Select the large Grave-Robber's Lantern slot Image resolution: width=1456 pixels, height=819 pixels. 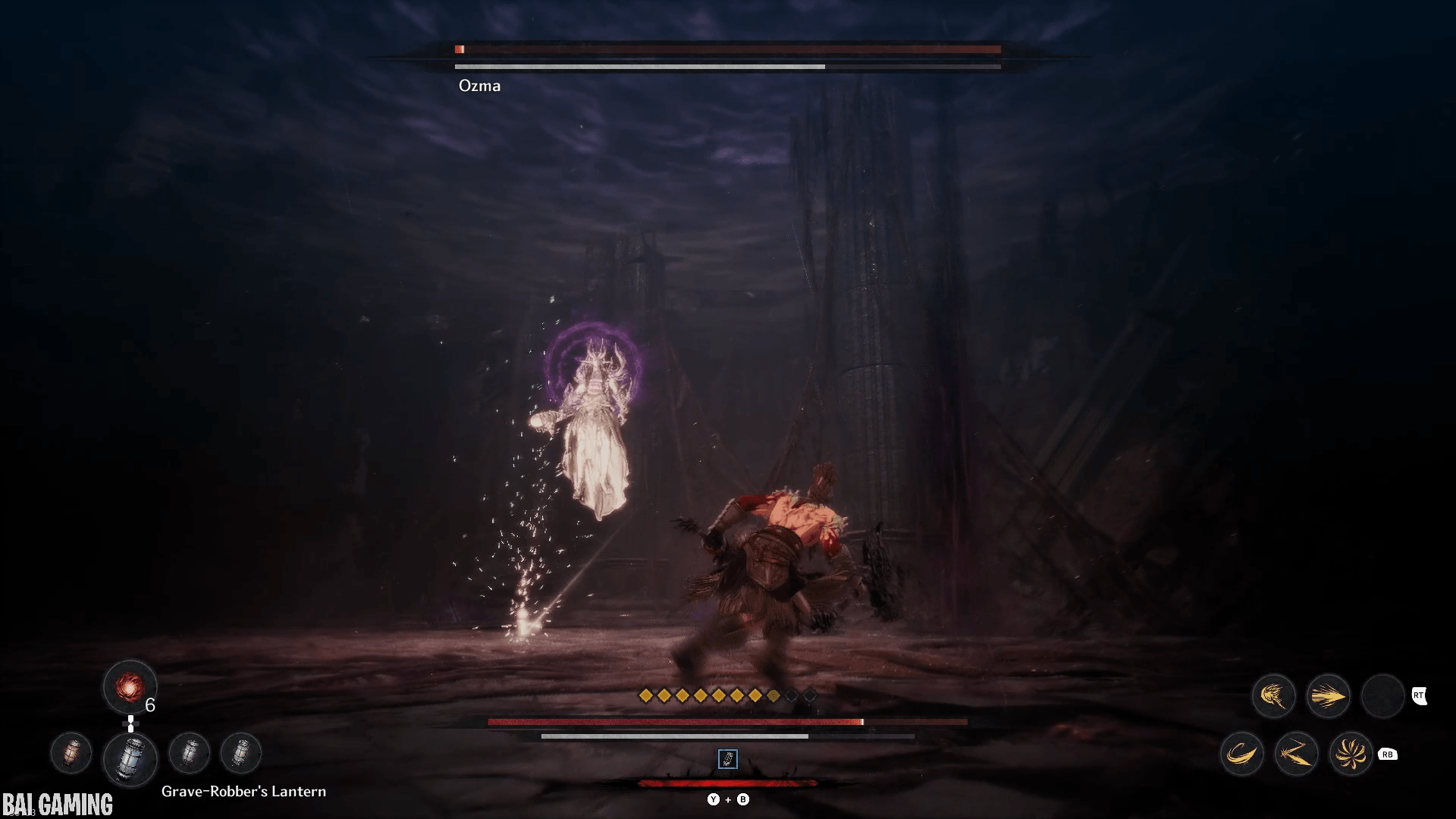[x=130, y=758]
